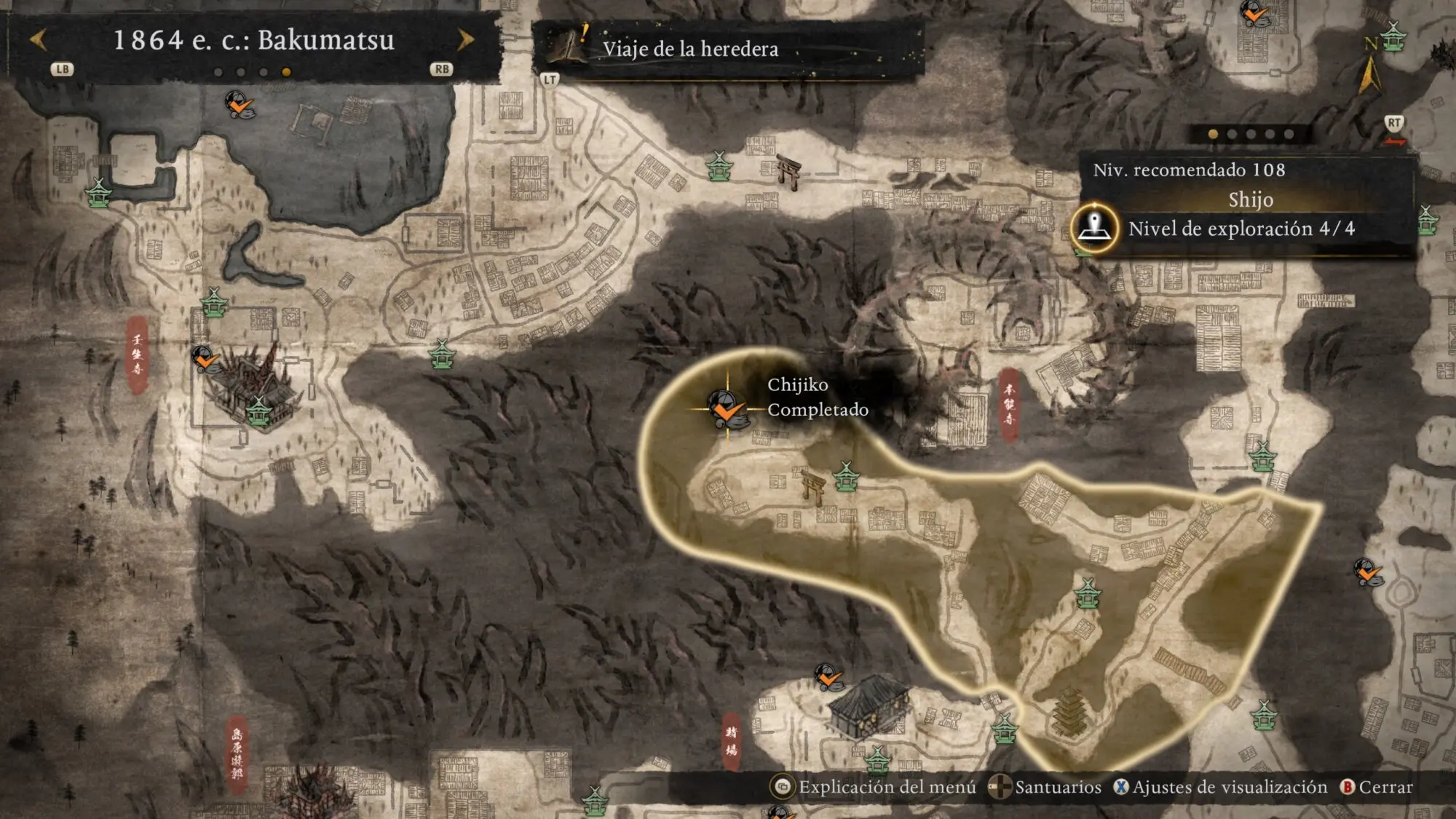This screenshot has width=1456, height=819.
Task: Select the Shijo region location icon
Action: (1093, 227)
